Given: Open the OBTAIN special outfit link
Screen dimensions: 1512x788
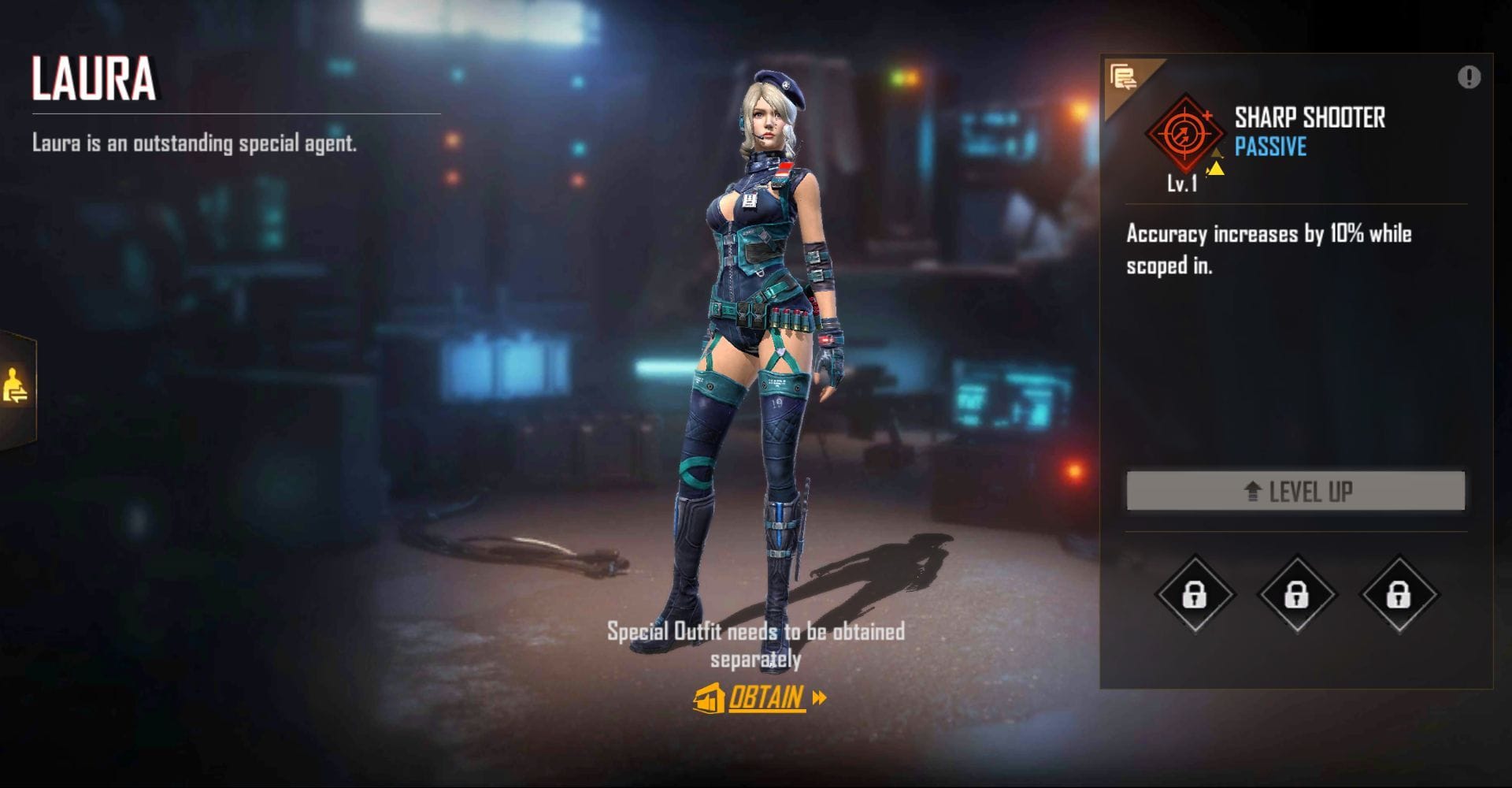Looking at the screenshot, I should tap(760, 698).
